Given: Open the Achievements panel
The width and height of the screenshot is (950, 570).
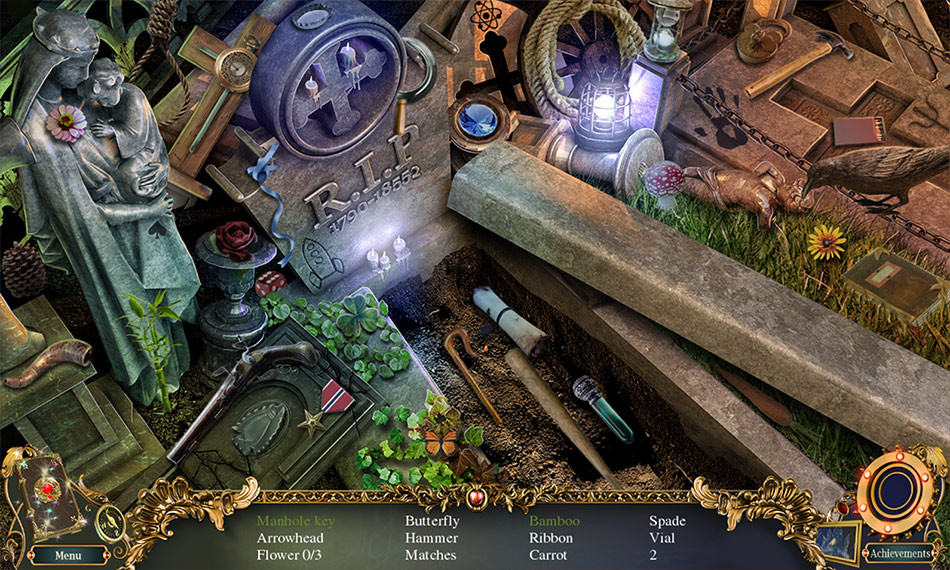Looking at the screenshot, I should coord(899,553).
